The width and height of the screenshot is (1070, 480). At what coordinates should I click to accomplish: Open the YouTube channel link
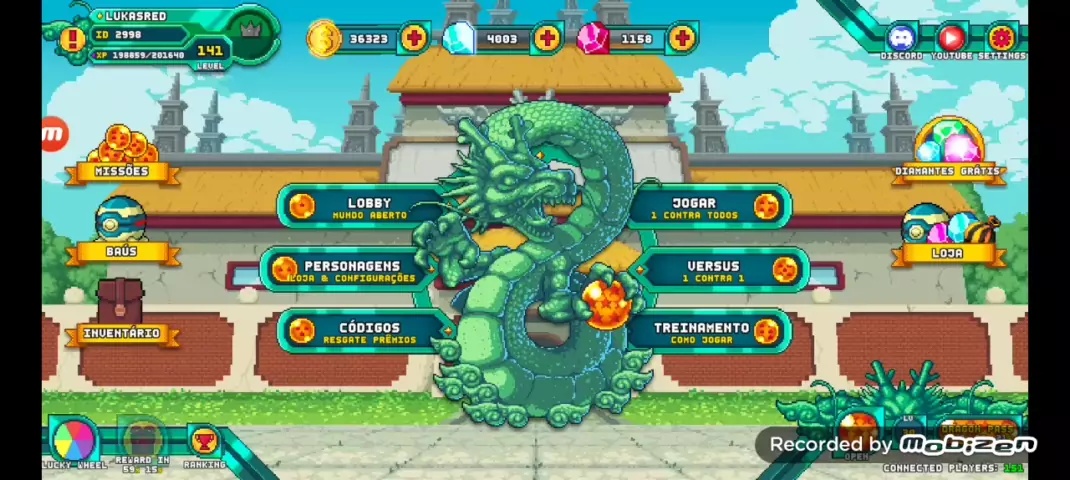(951, 39)
